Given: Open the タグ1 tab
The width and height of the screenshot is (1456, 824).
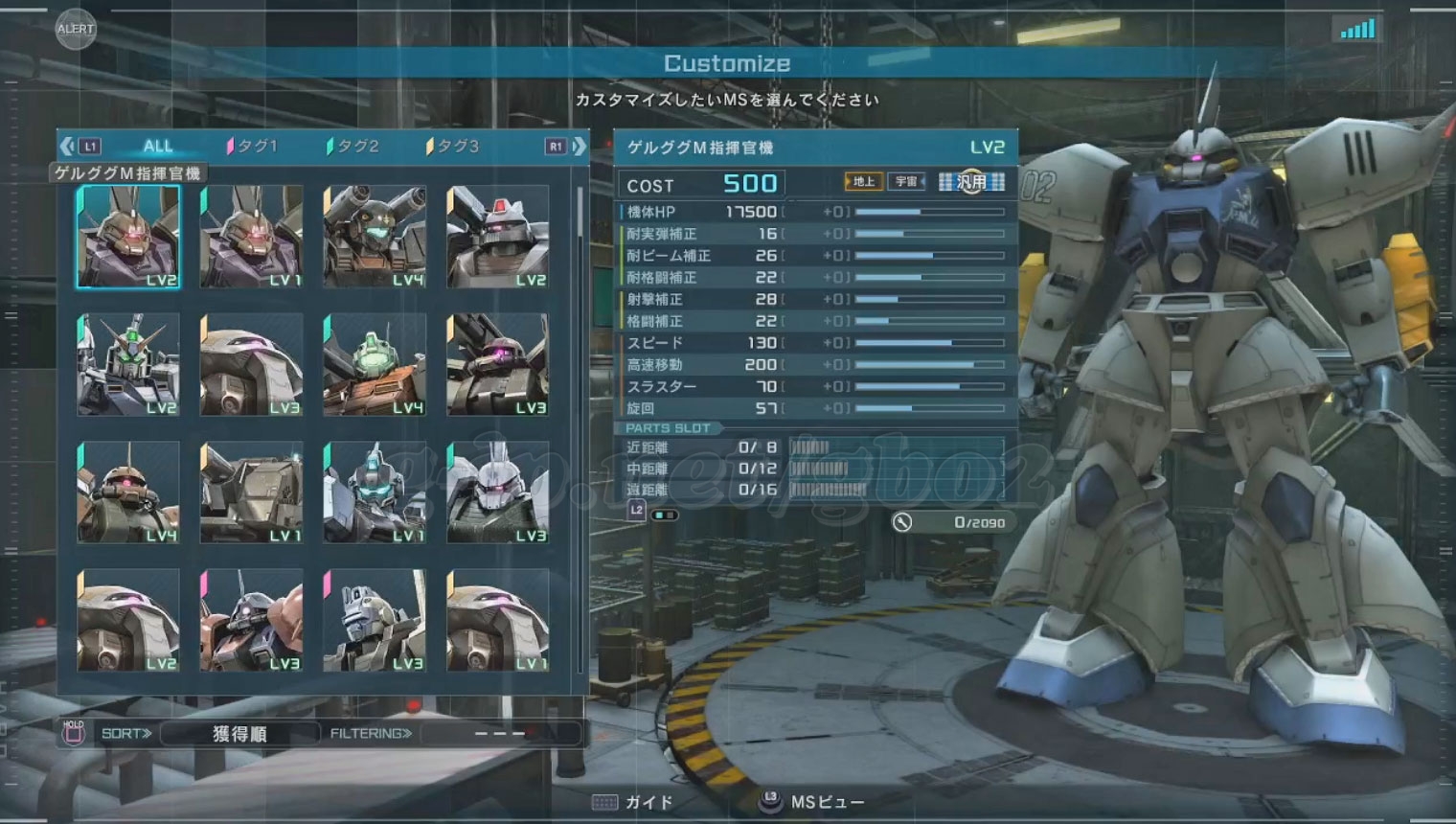Looking at the screenshot, I should click(x=252, y=147).
